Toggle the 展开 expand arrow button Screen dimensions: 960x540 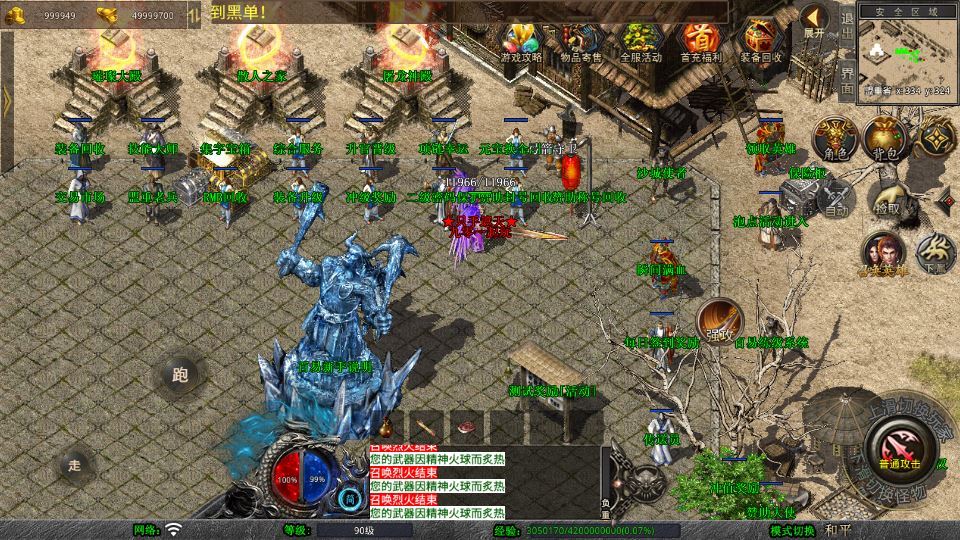[x=813, y=20]
